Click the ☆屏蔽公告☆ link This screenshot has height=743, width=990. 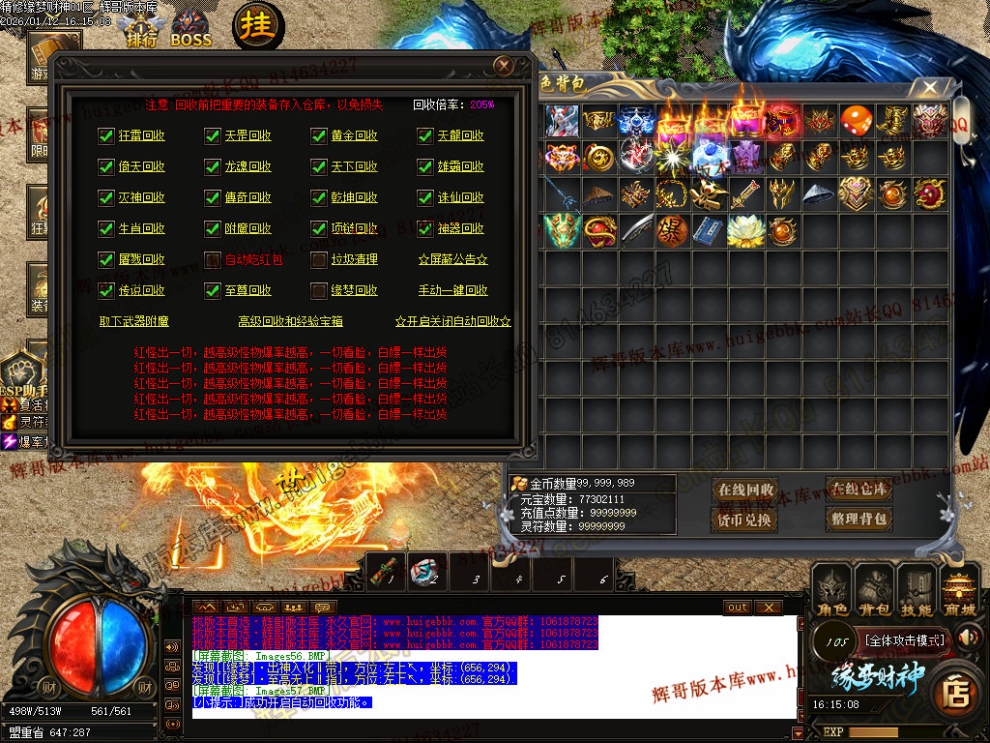453,260
